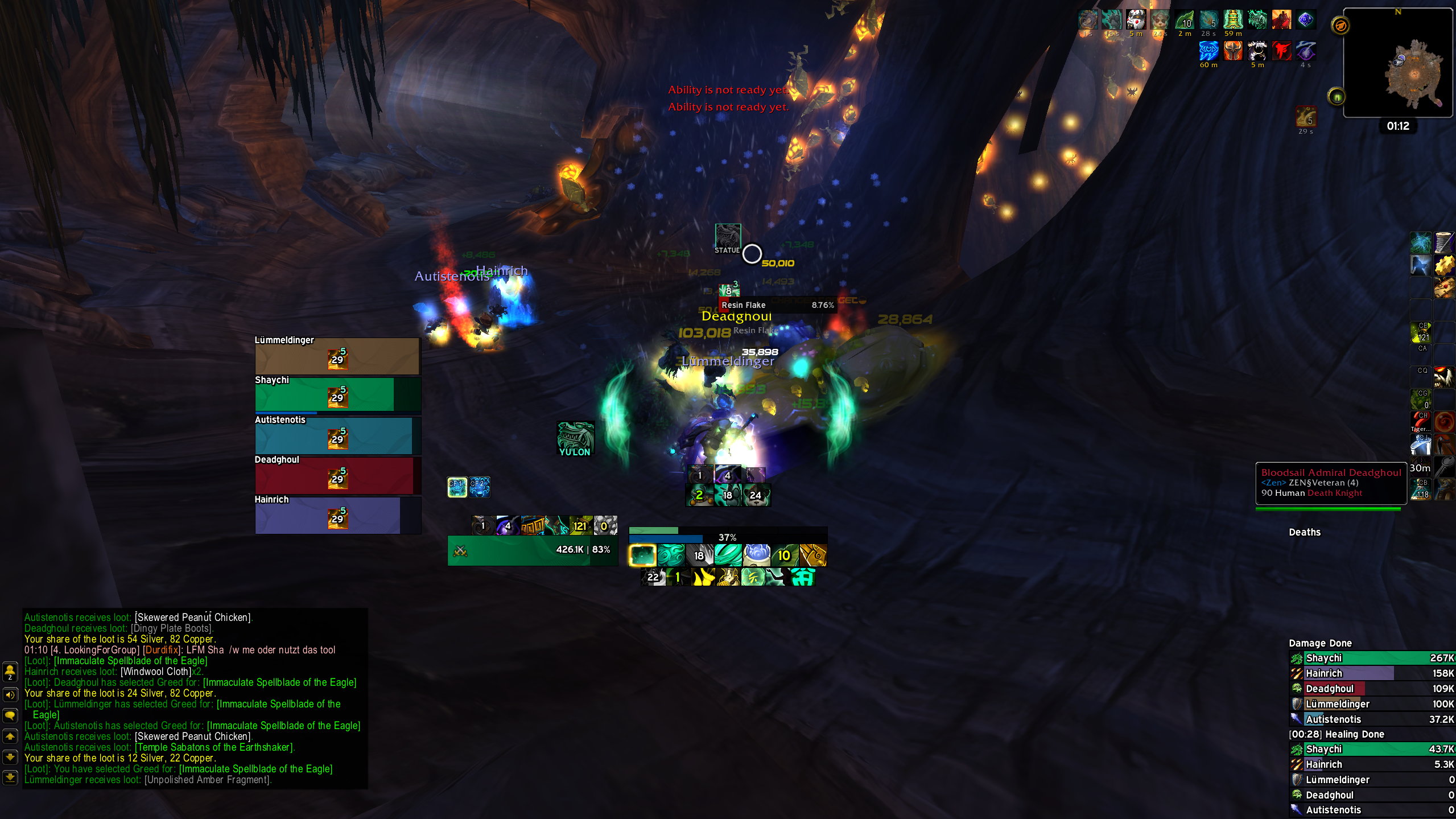Choose Deadghoul's red party frame
Screen dimensions: 1456x819
(337, 476)
